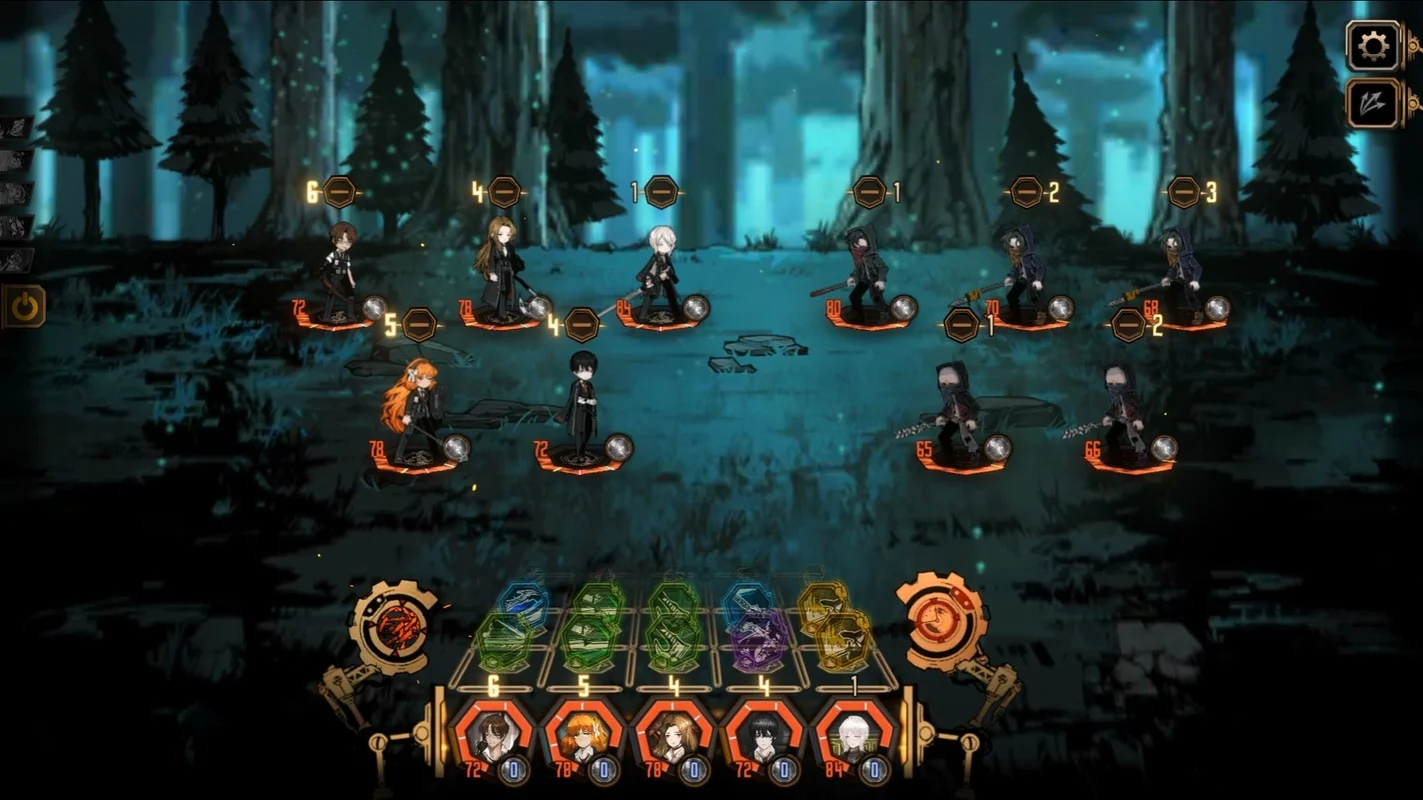
Task: Select the white-haired character's portrait
Action: (852, 737)
